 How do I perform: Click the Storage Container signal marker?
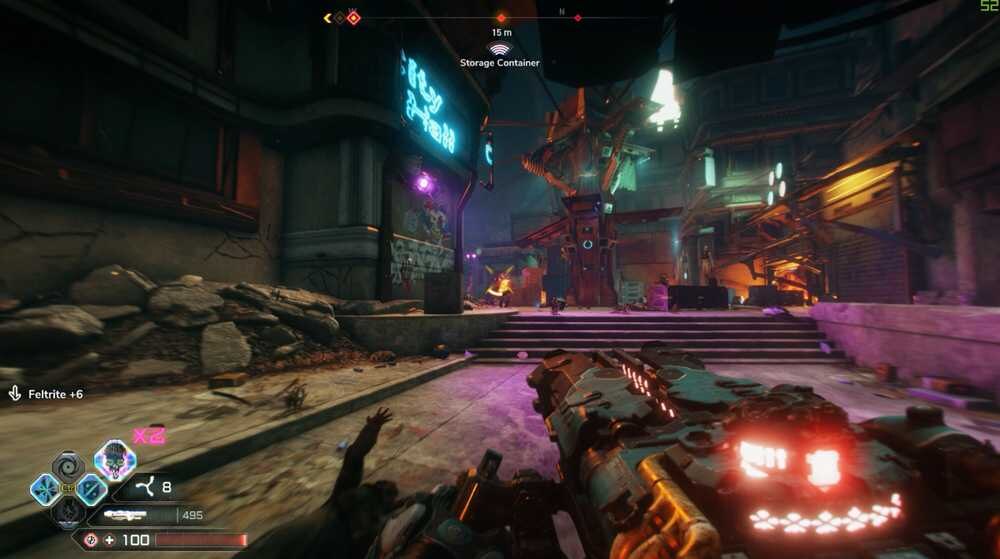pos(499,48)
